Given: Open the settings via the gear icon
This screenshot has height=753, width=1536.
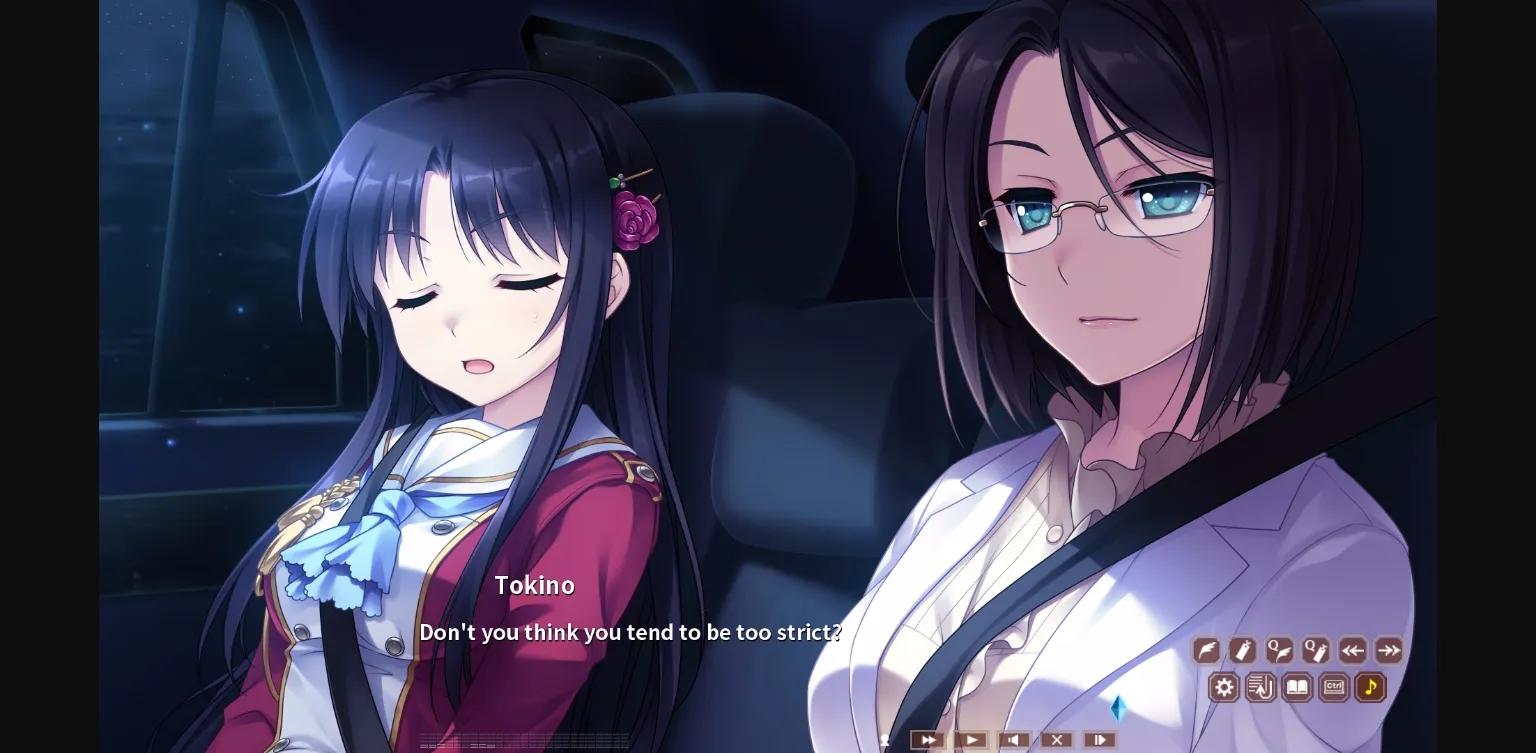Looking at the screenshot, I should coord(1224,687).
